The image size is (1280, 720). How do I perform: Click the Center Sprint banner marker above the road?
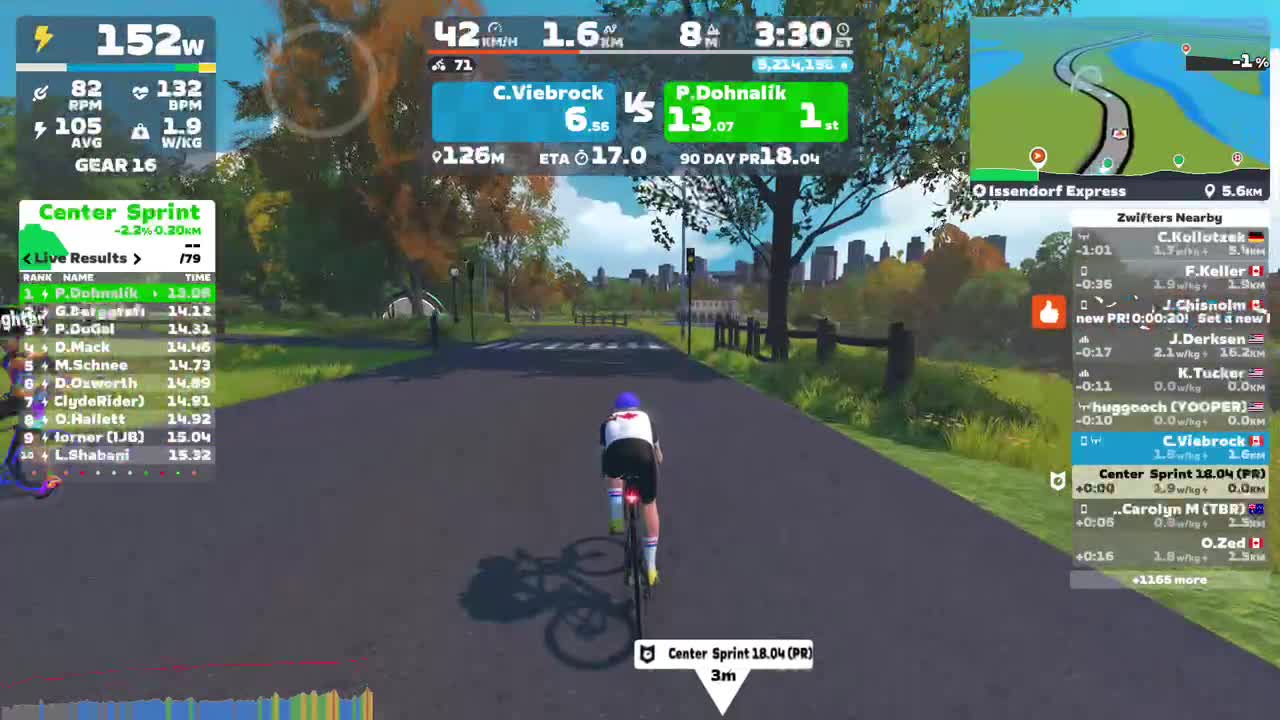pos(723,653)
